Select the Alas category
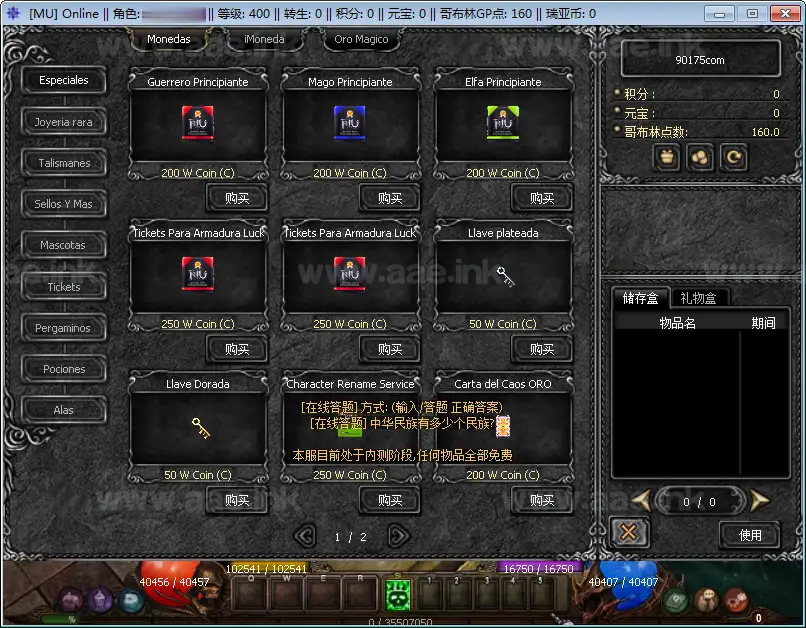Screen dimensions: 806x628 pos(64,410)
